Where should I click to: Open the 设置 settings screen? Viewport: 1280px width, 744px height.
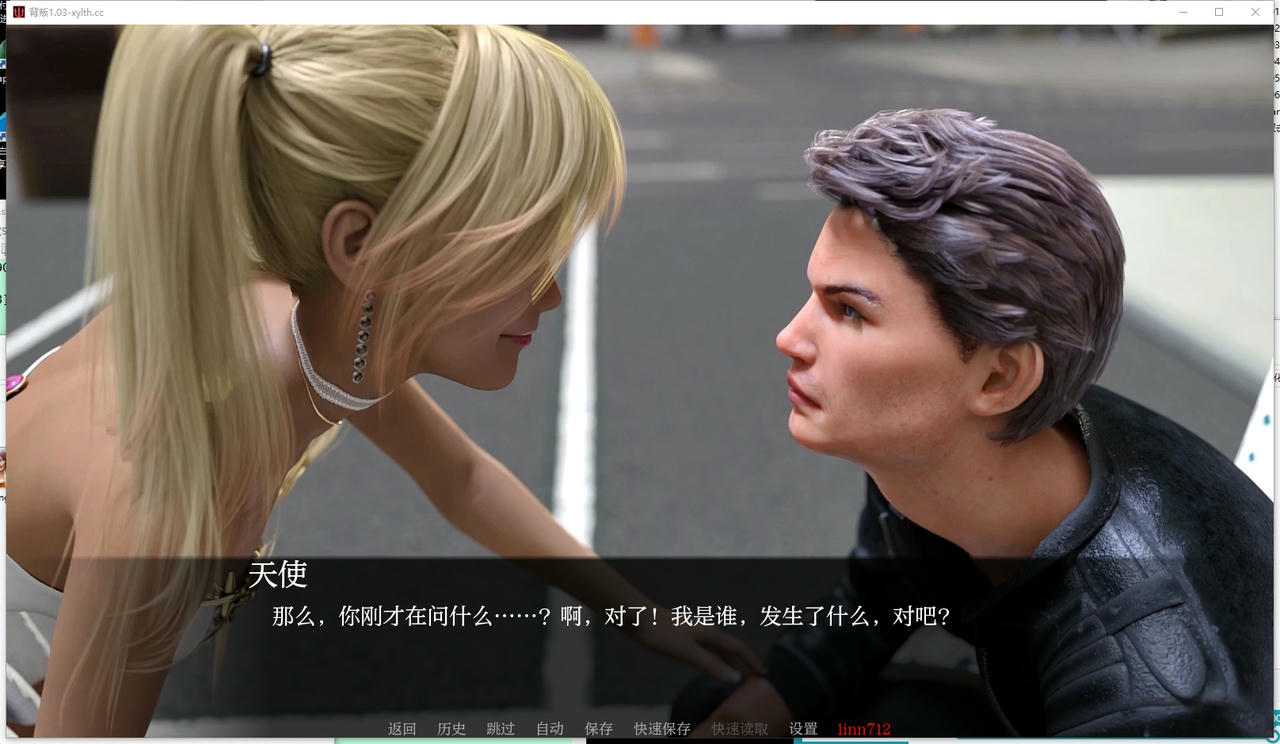coord(801,729)
